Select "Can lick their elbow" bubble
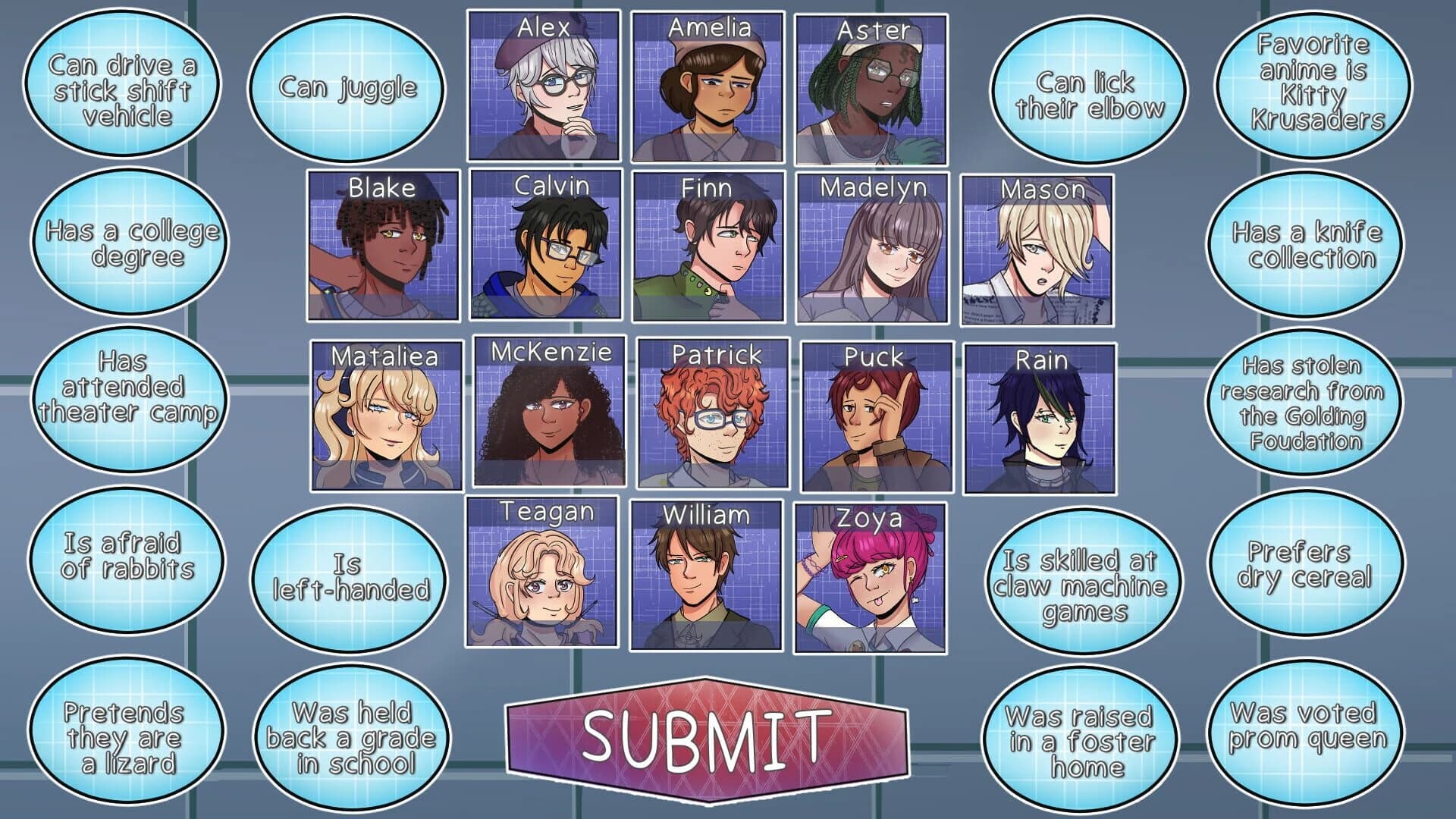Viewport: 1456px width, 819px height. click(x=1089, y=94)
